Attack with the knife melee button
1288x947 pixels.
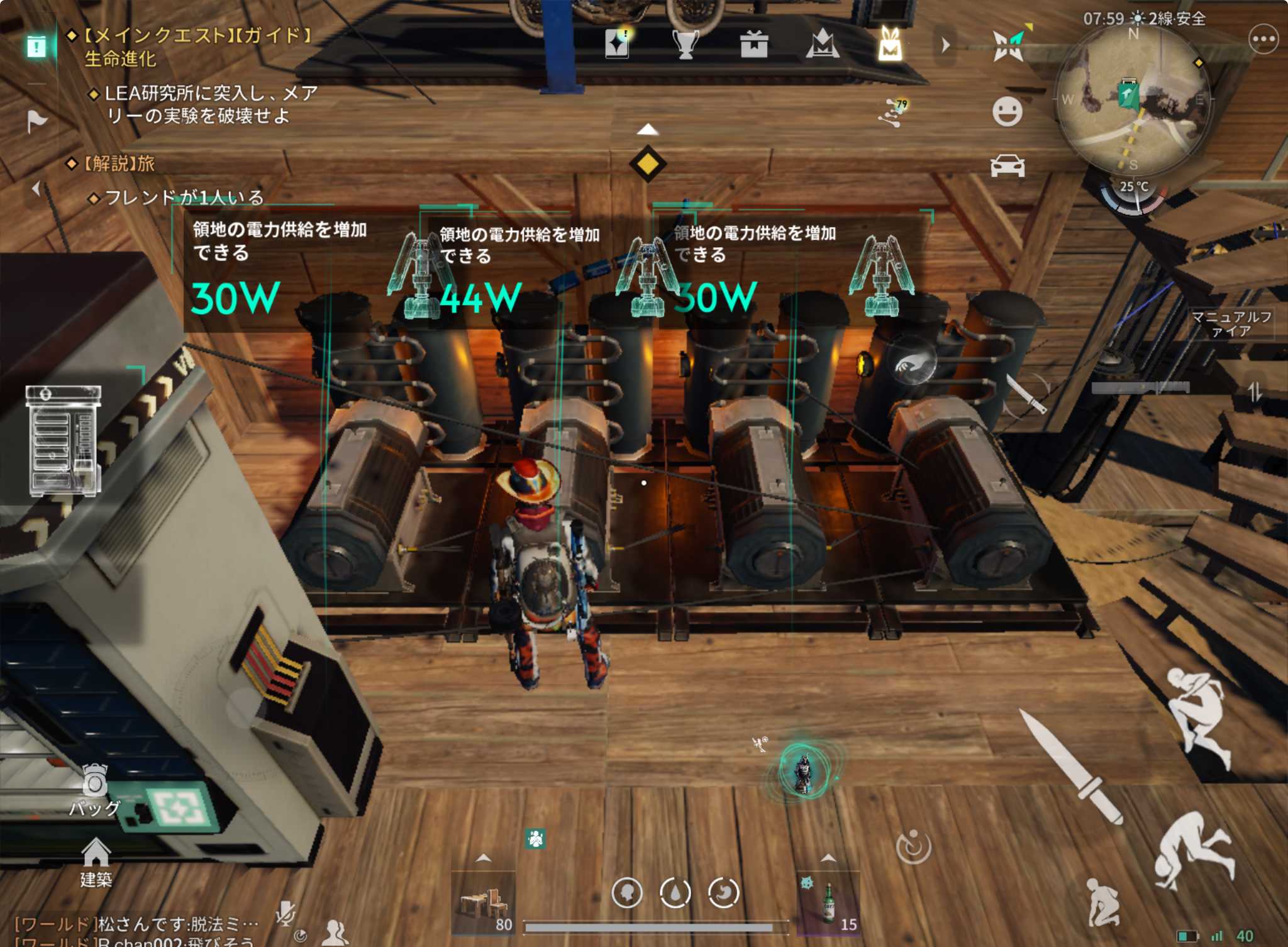click(x=1070, y=767)
